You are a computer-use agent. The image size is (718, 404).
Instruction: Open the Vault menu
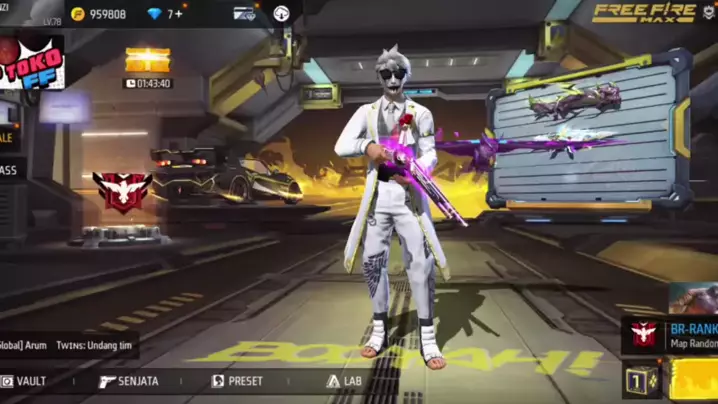click(x=23, y=381)
